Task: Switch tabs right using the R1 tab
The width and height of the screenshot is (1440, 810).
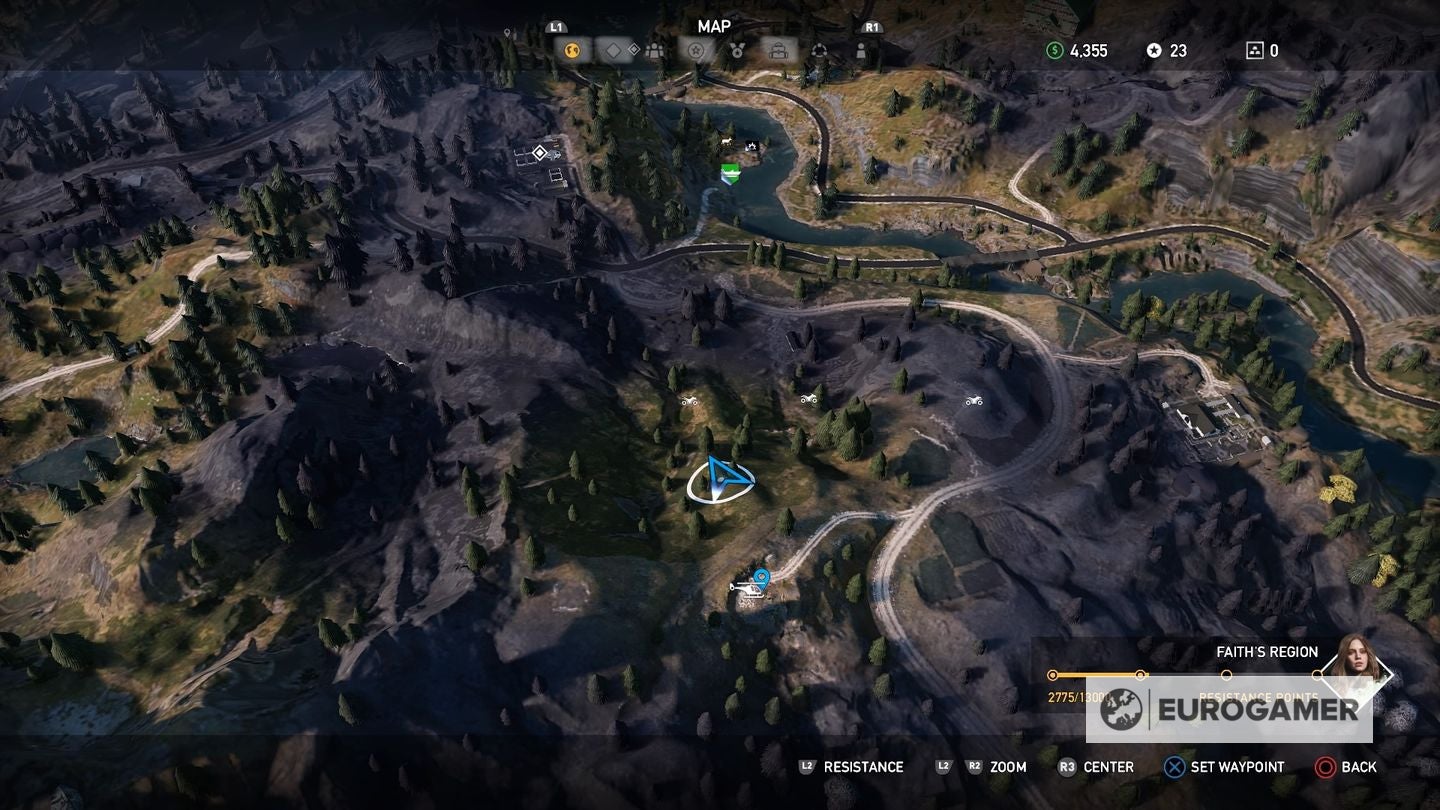Action: tap(872, 27)
